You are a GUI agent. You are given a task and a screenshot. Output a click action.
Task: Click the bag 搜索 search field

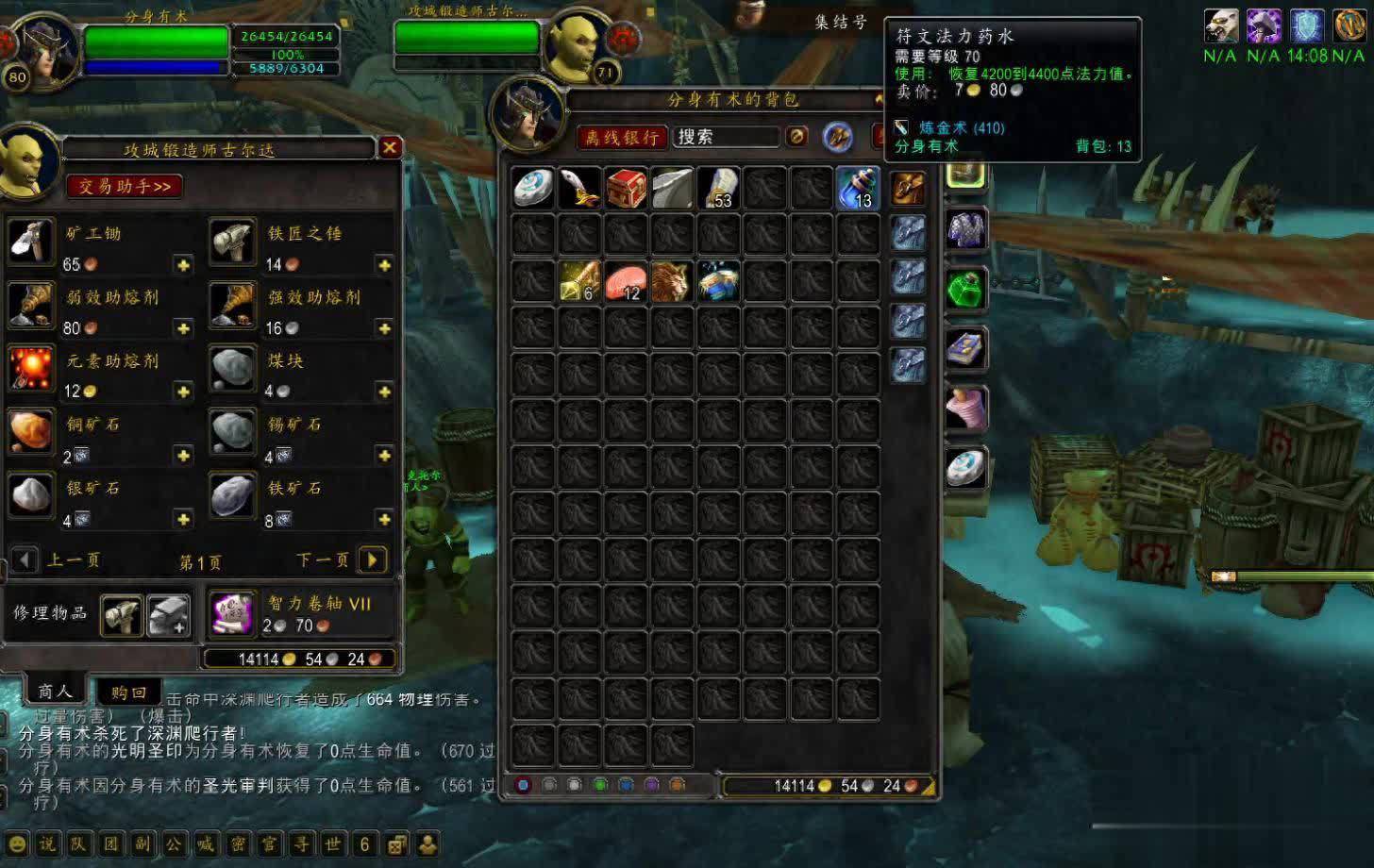click(725, 138)
